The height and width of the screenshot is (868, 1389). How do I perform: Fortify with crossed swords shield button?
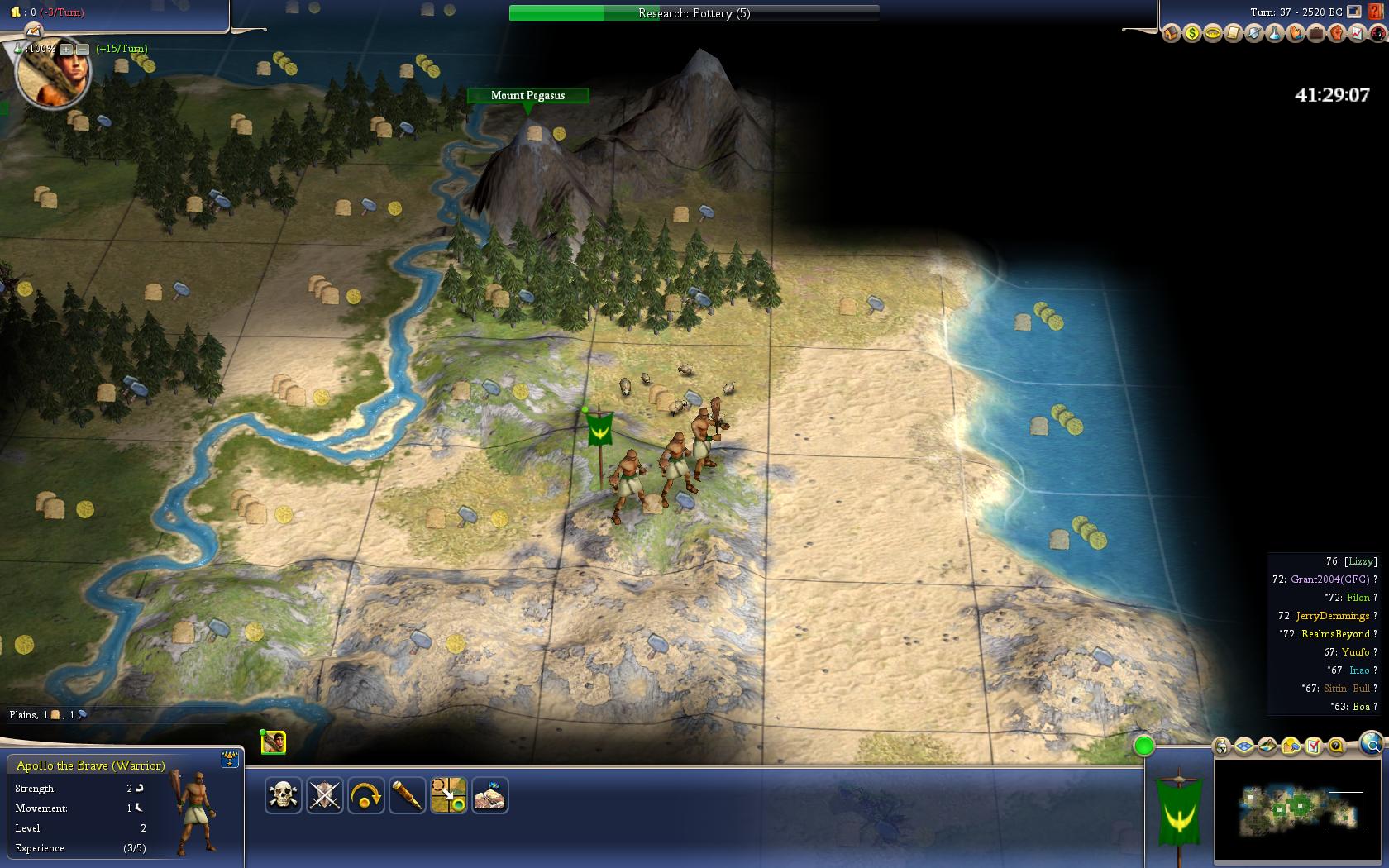(325, 796)
